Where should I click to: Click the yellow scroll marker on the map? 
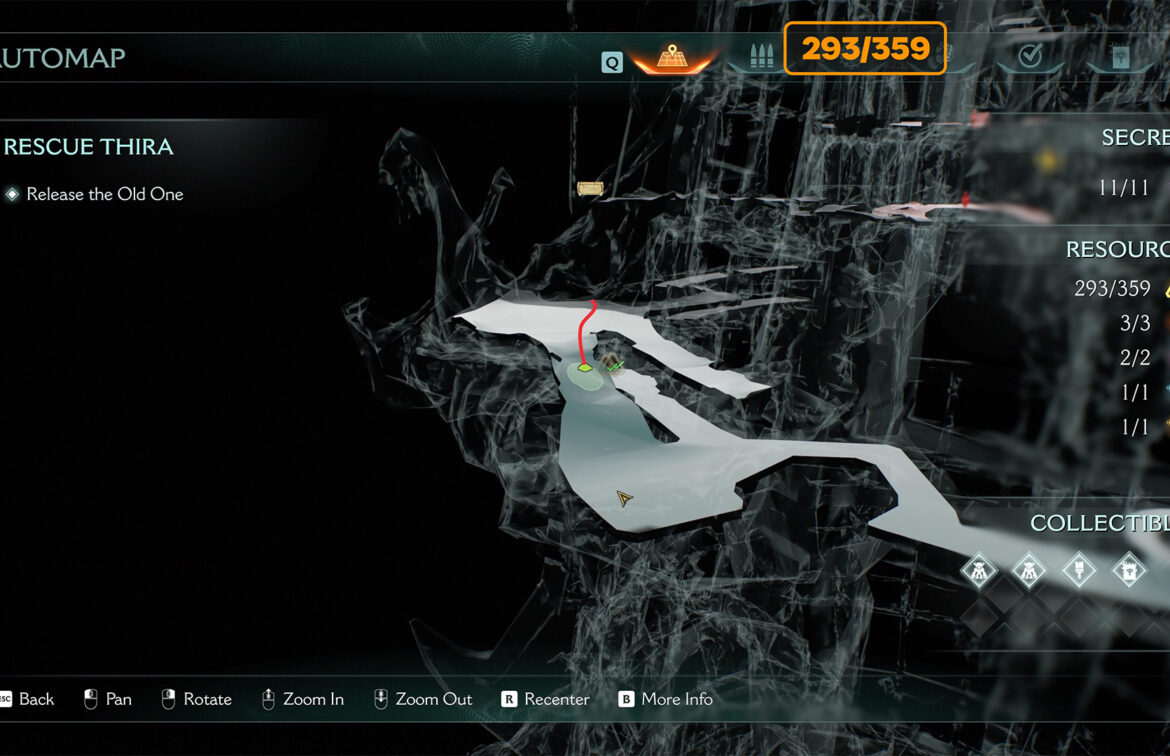pyautogui.click(x=590, y=188)
